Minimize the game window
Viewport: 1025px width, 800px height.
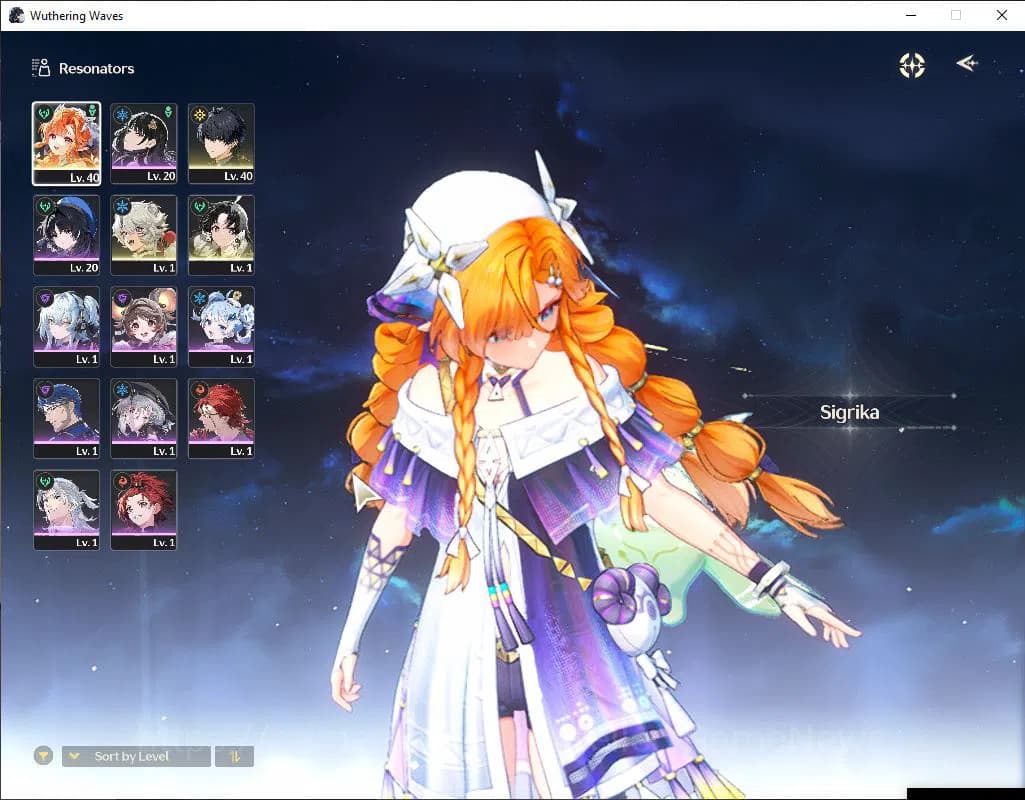coord(910,15)
